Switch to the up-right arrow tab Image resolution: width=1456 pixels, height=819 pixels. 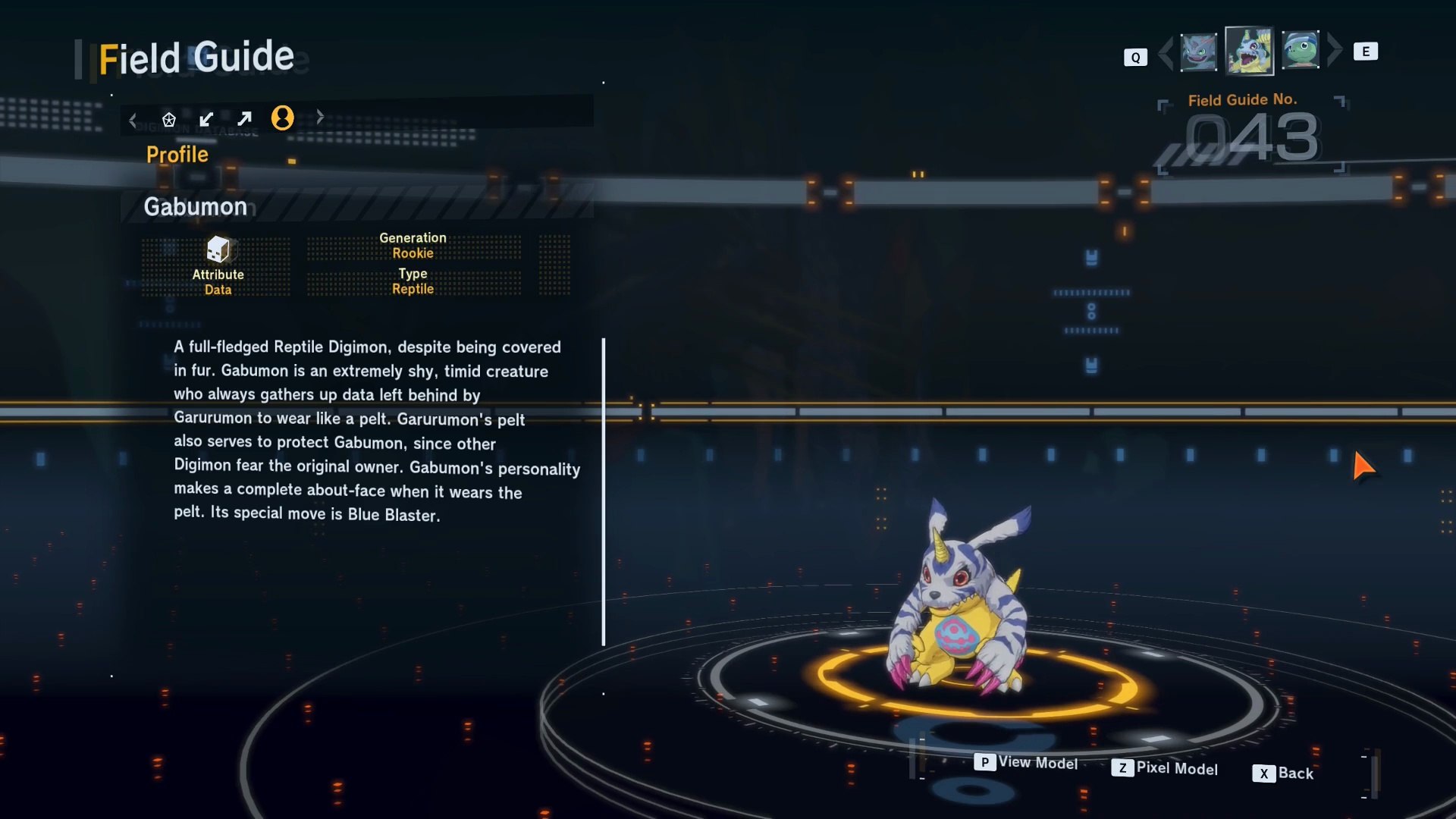point(244,119)
